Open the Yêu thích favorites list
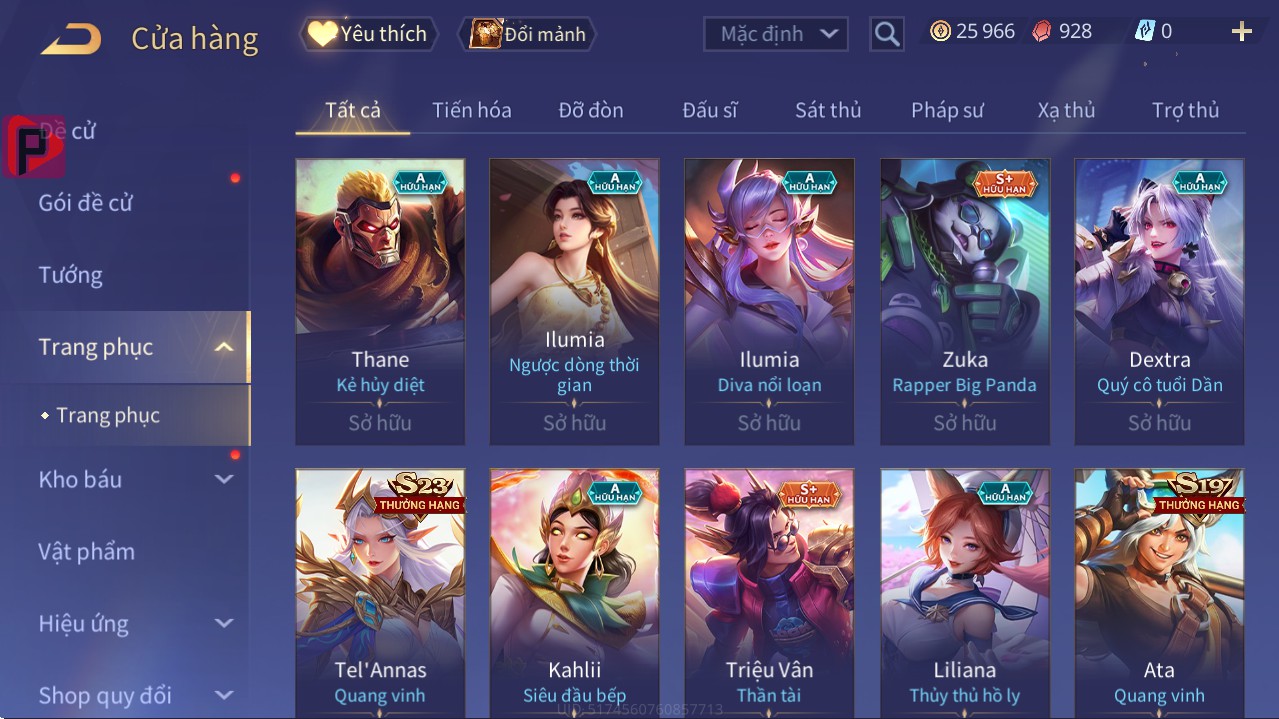This screenshot has height=719, width=1279. pyautogui.click(x=368, y=34)
